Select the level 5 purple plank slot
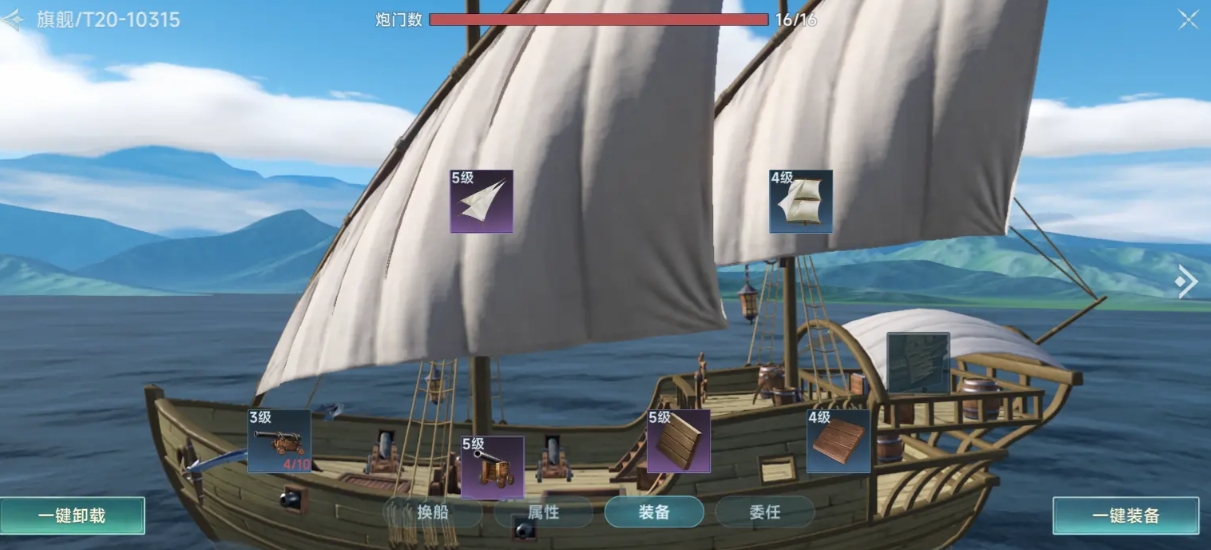The width and height of the screenshot is (1211, 550). pos(678,441)
